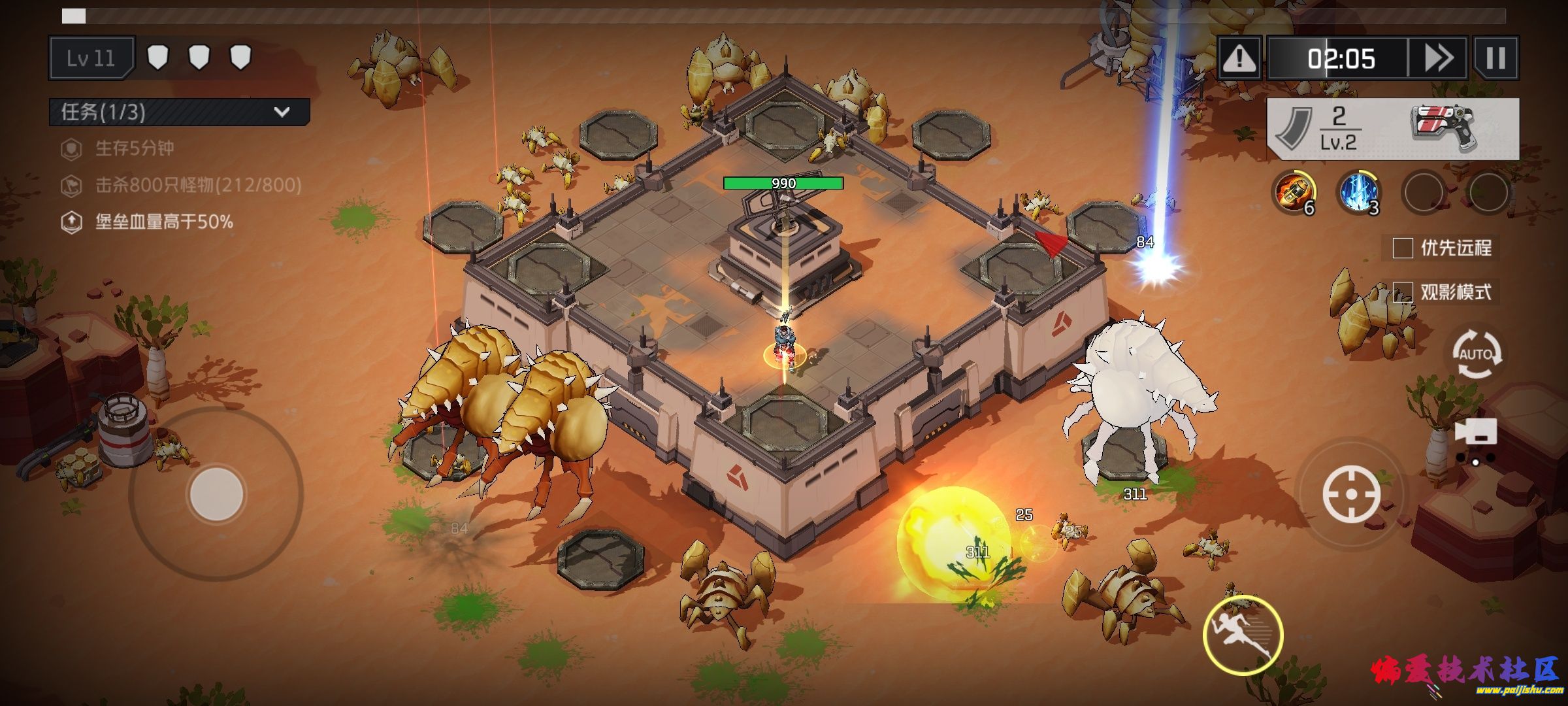This screenshot has width=1568, height=706.
Task: Collapse the 任务(1/3) mission dropdown
Action: pyautogui.click(x=282, y=112)
